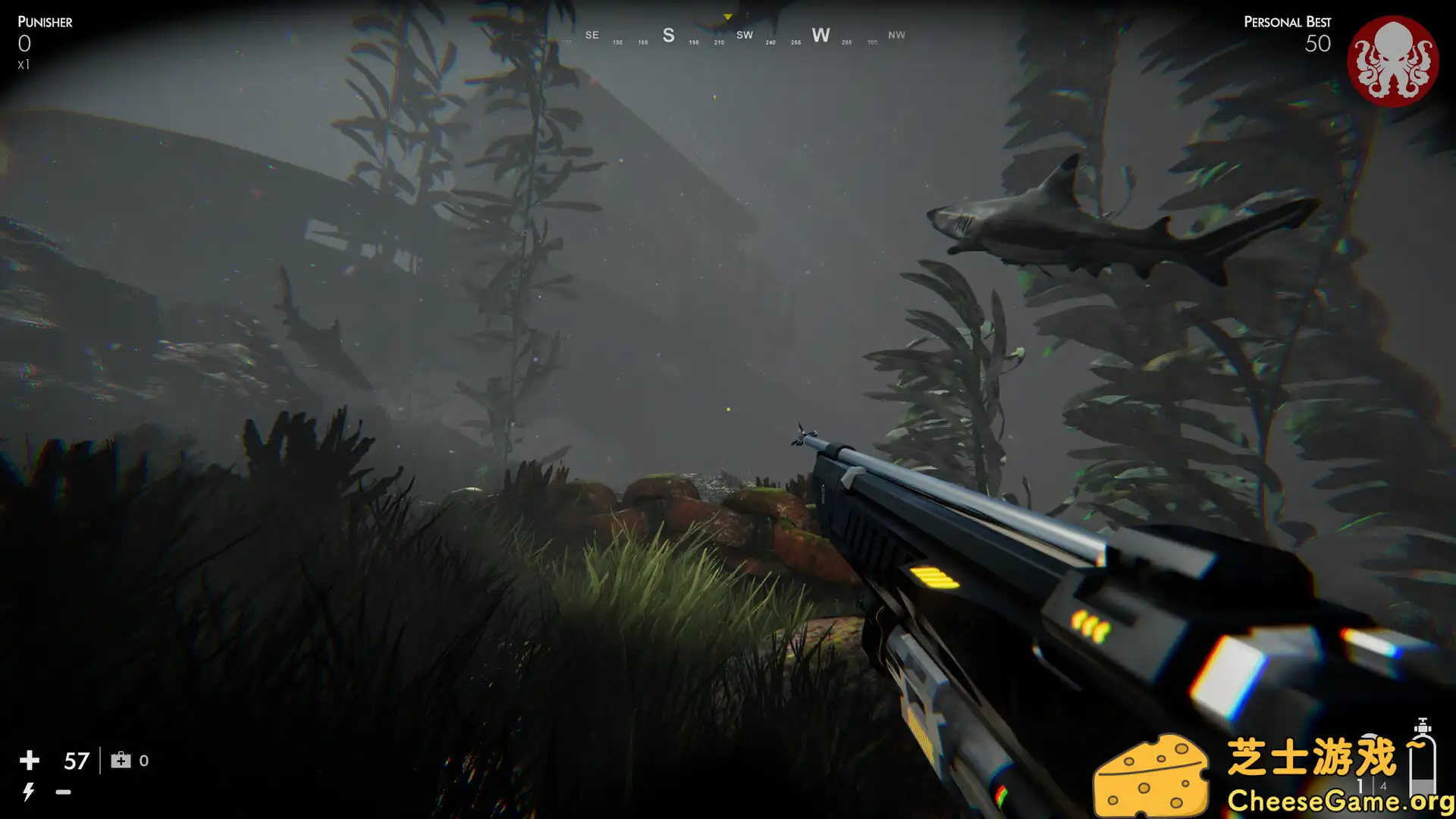Expand the compass bearing S marker
Screen dimensions: 1456x819
pos(668,35)
